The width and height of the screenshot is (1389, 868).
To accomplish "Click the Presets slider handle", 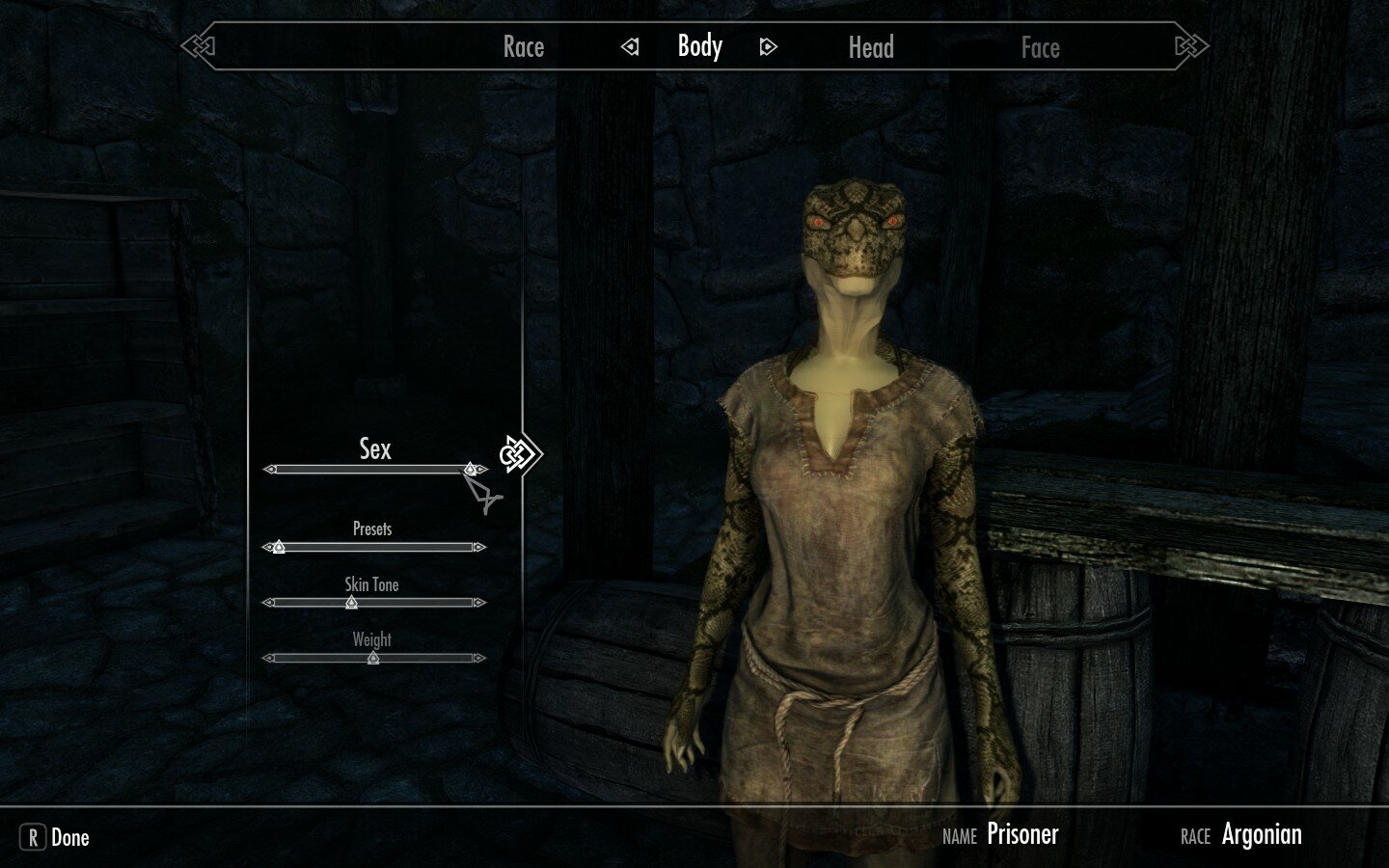I will point(277,545).
